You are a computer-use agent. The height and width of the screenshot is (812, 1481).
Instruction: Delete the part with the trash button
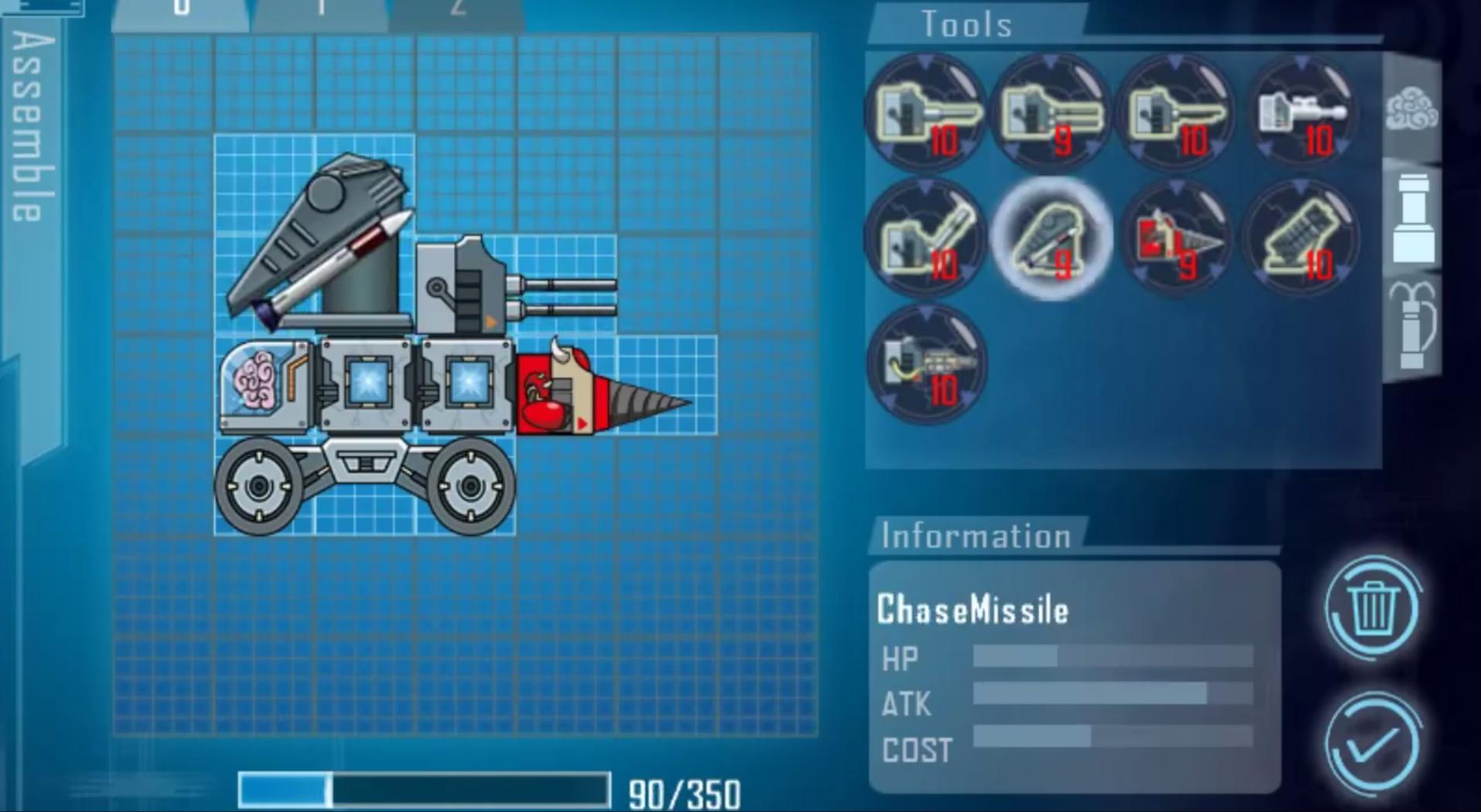click(x=1373, y=608)
